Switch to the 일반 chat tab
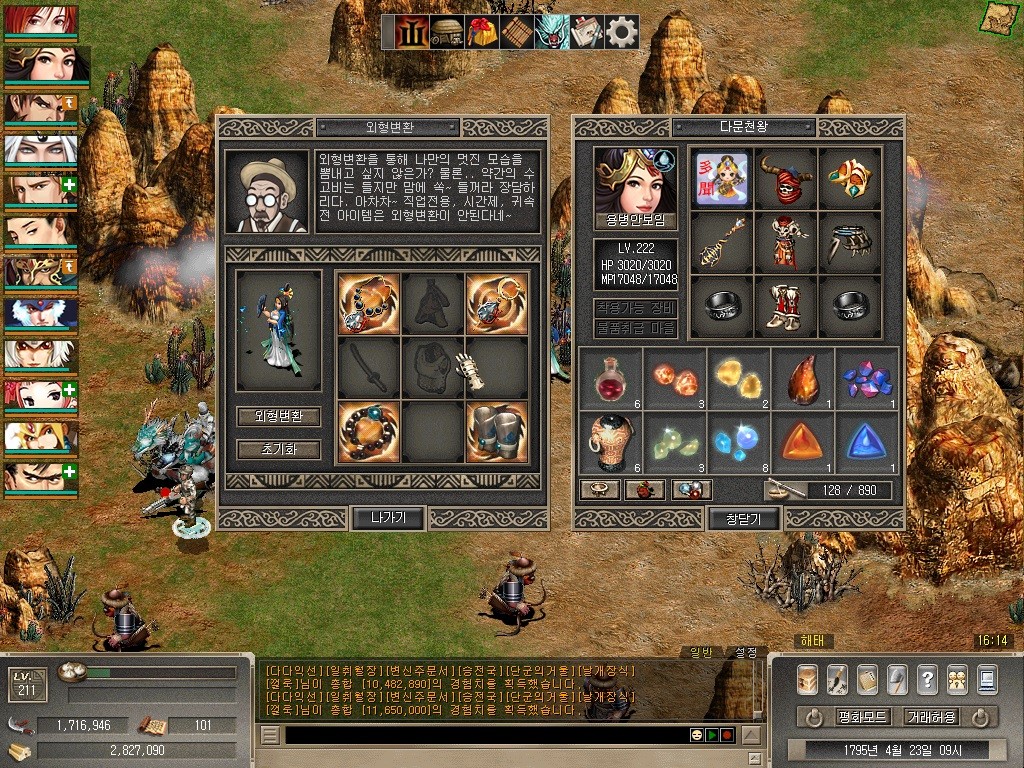 click(702, 652)
